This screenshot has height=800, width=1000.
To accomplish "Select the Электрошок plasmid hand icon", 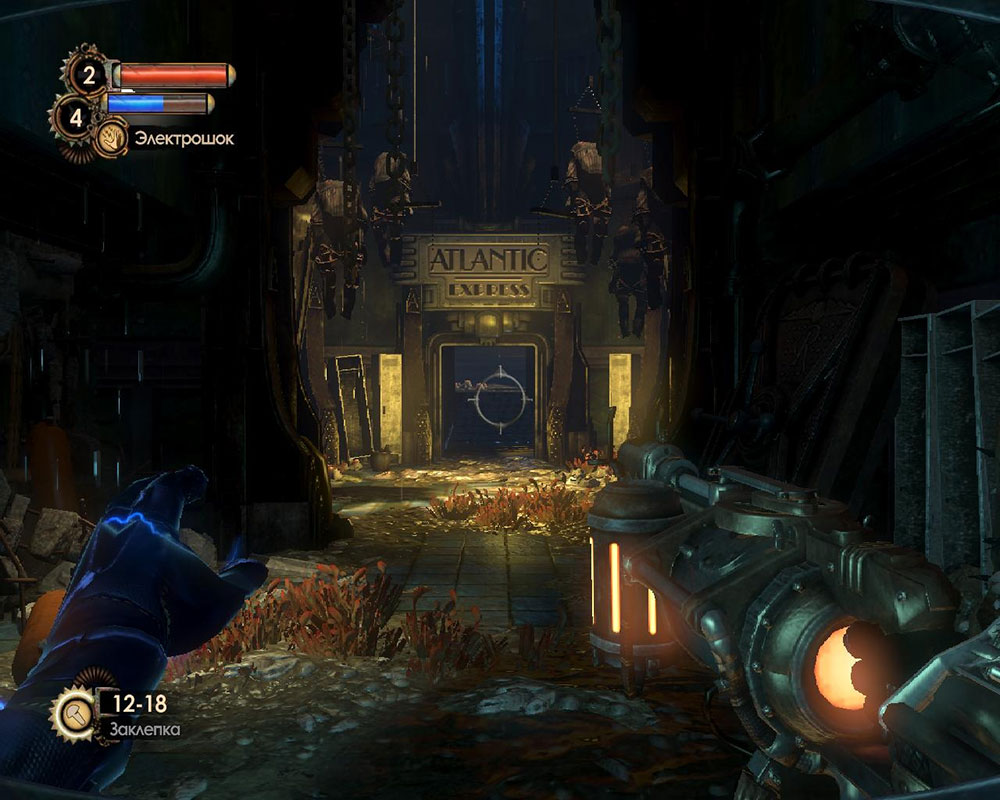I will 111,140.
